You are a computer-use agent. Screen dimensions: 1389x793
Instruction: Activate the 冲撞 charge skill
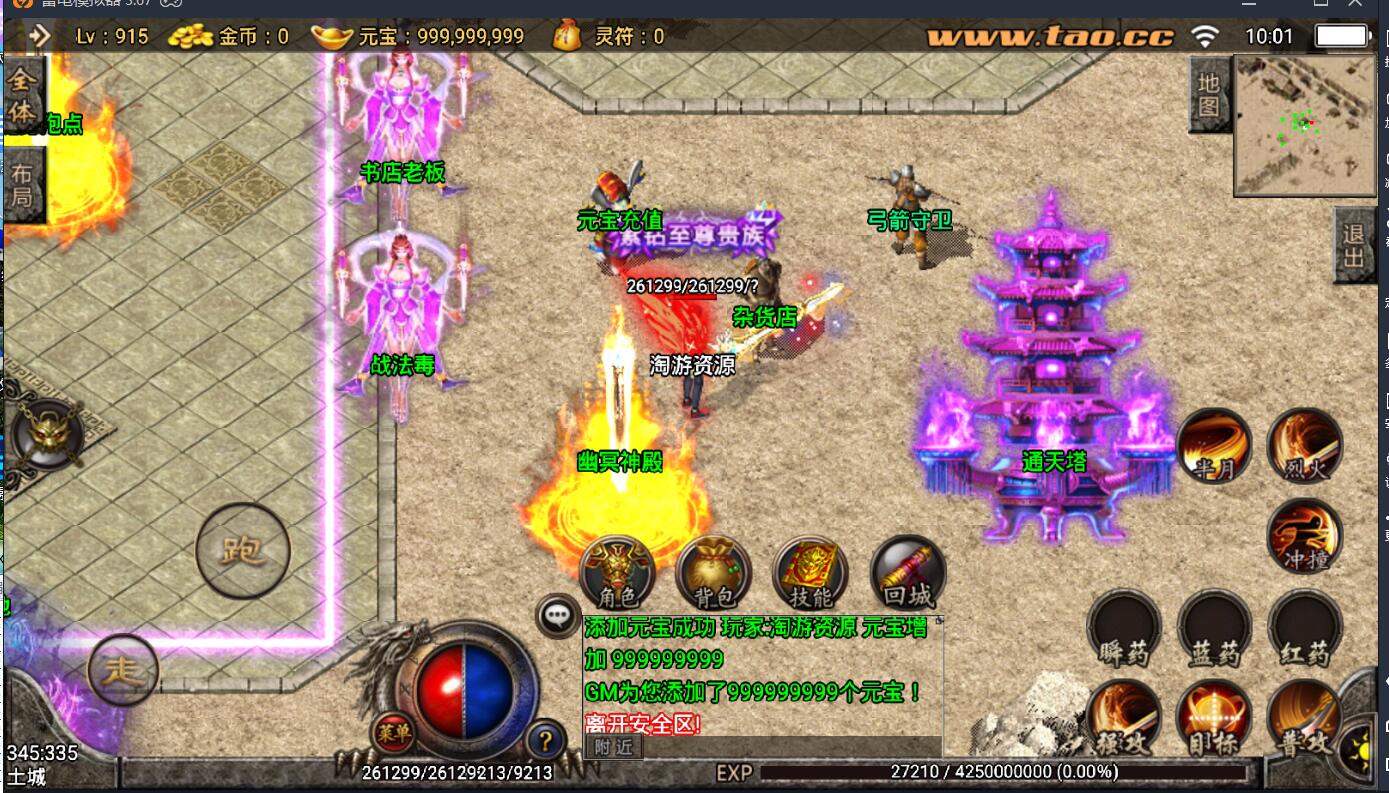coord(1304,537)
